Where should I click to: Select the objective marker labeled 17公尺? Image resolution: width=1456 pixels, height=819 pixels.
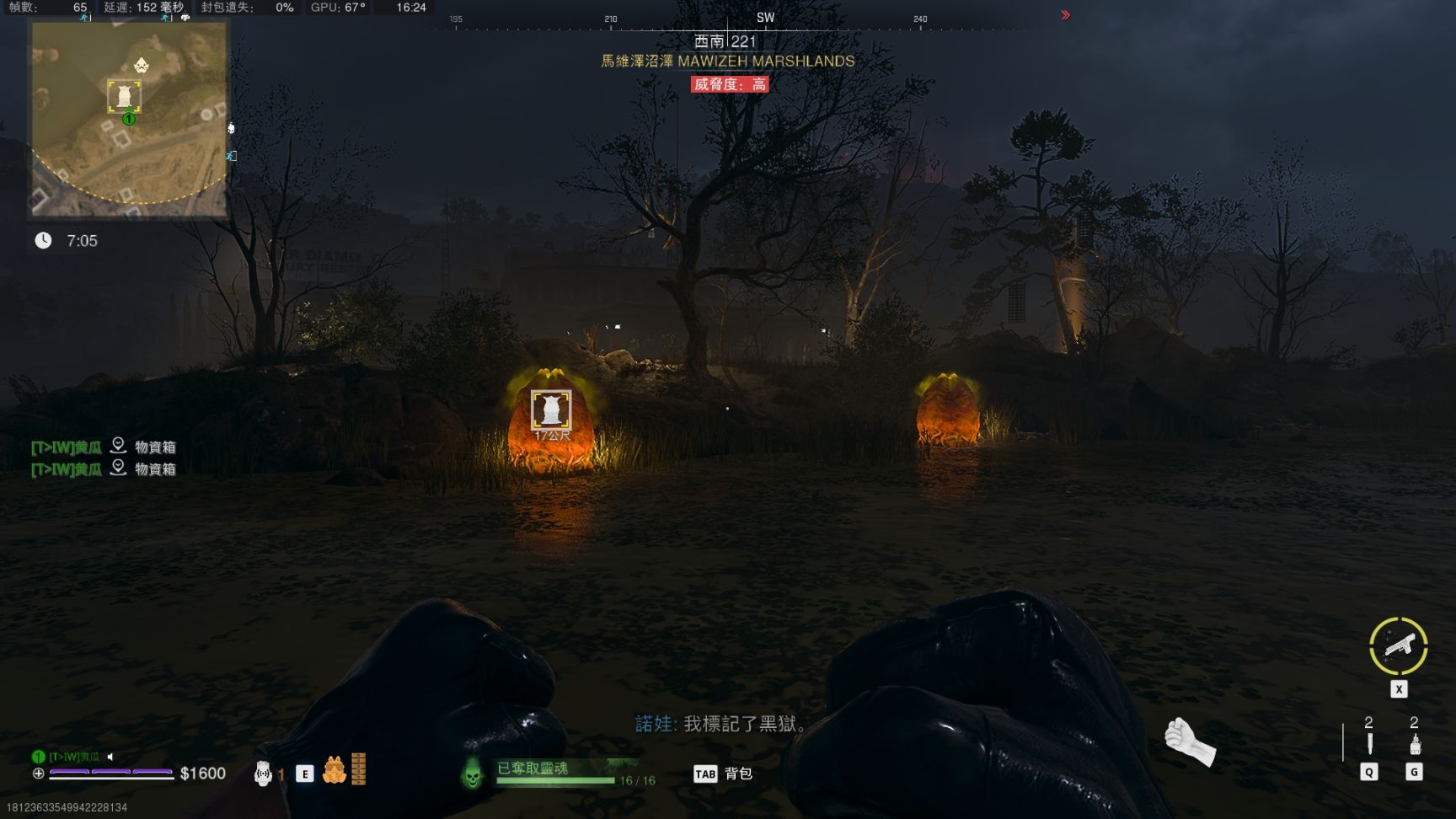pos(551,410)
